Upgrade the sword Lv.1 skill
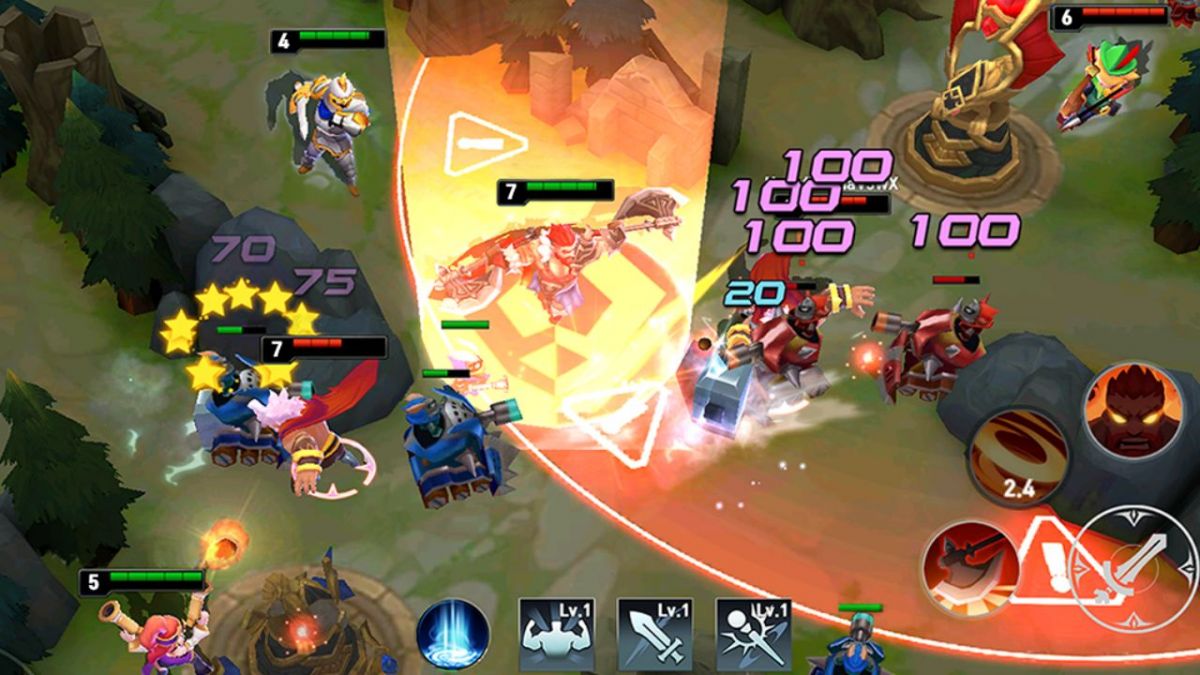Viewport: 1200px width, 675px height. coord(655,635)
